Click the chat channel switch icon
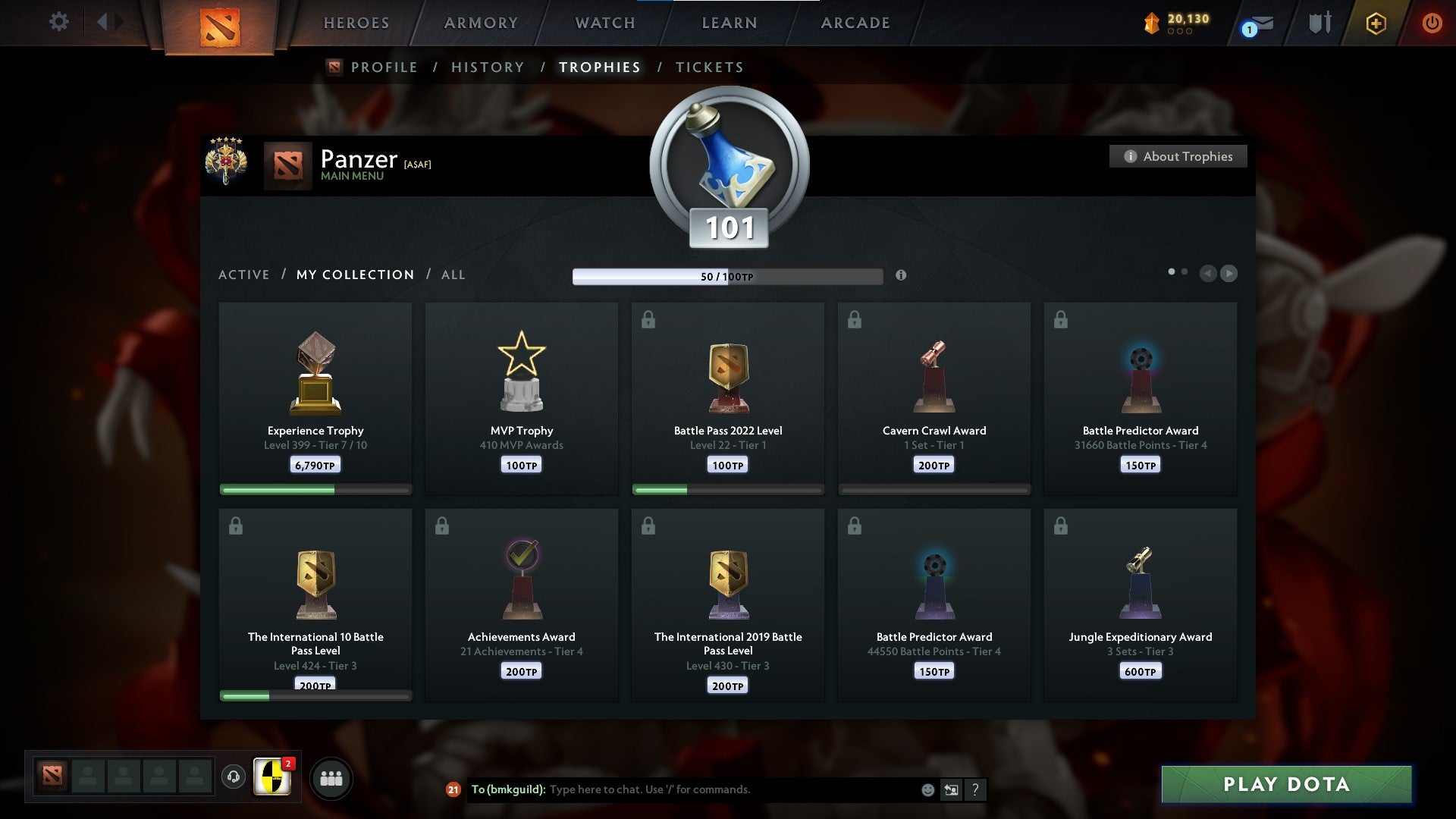 [x=950, y=789]
